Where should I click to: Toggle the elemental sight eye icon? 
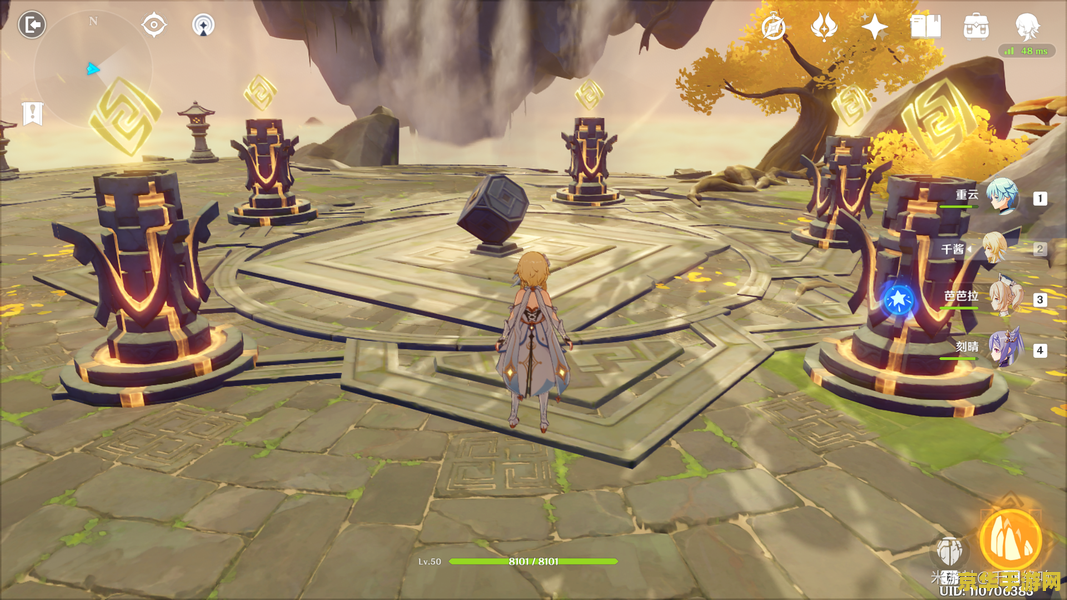coord(154,25)
